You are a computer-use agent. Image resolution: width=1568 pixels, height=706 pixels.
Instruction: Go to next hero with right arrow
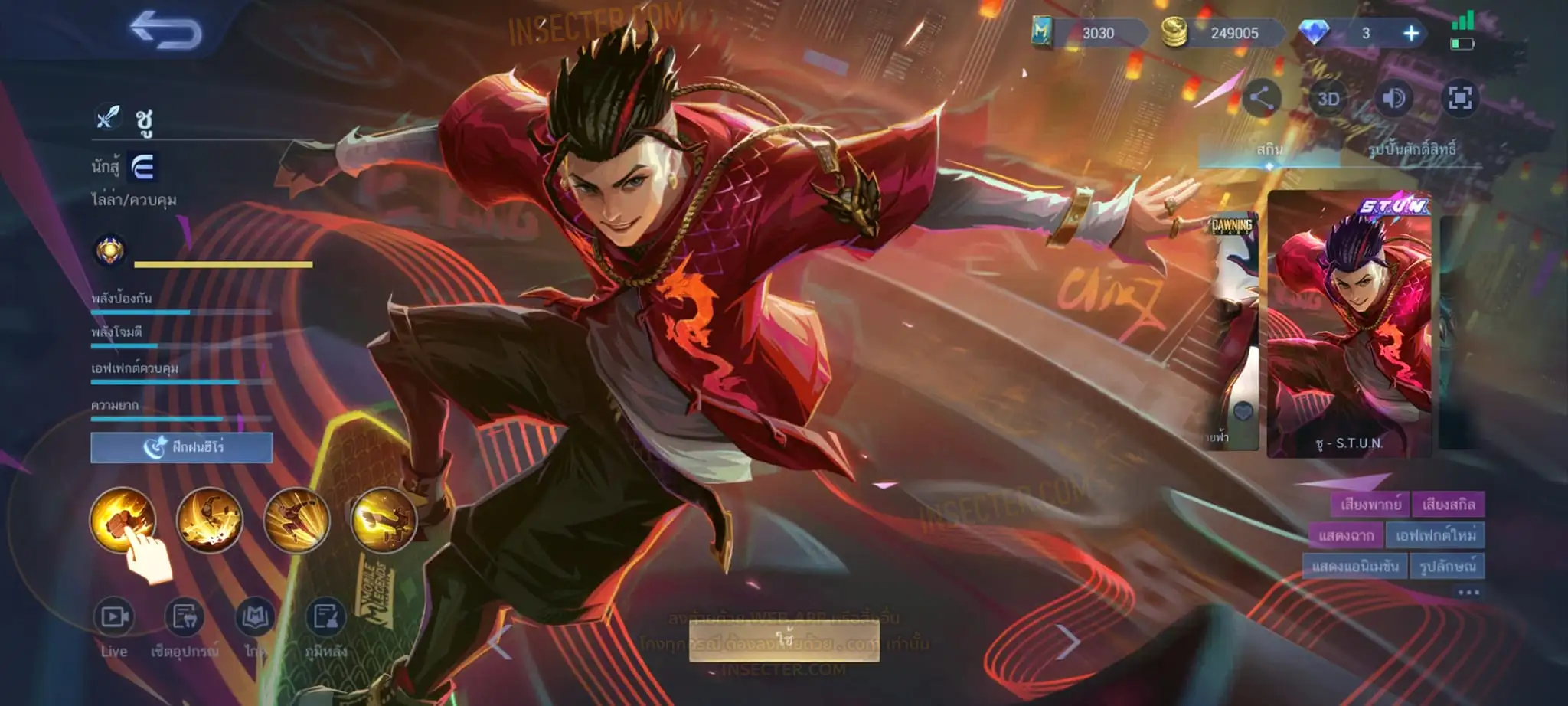click(1069, 642)
